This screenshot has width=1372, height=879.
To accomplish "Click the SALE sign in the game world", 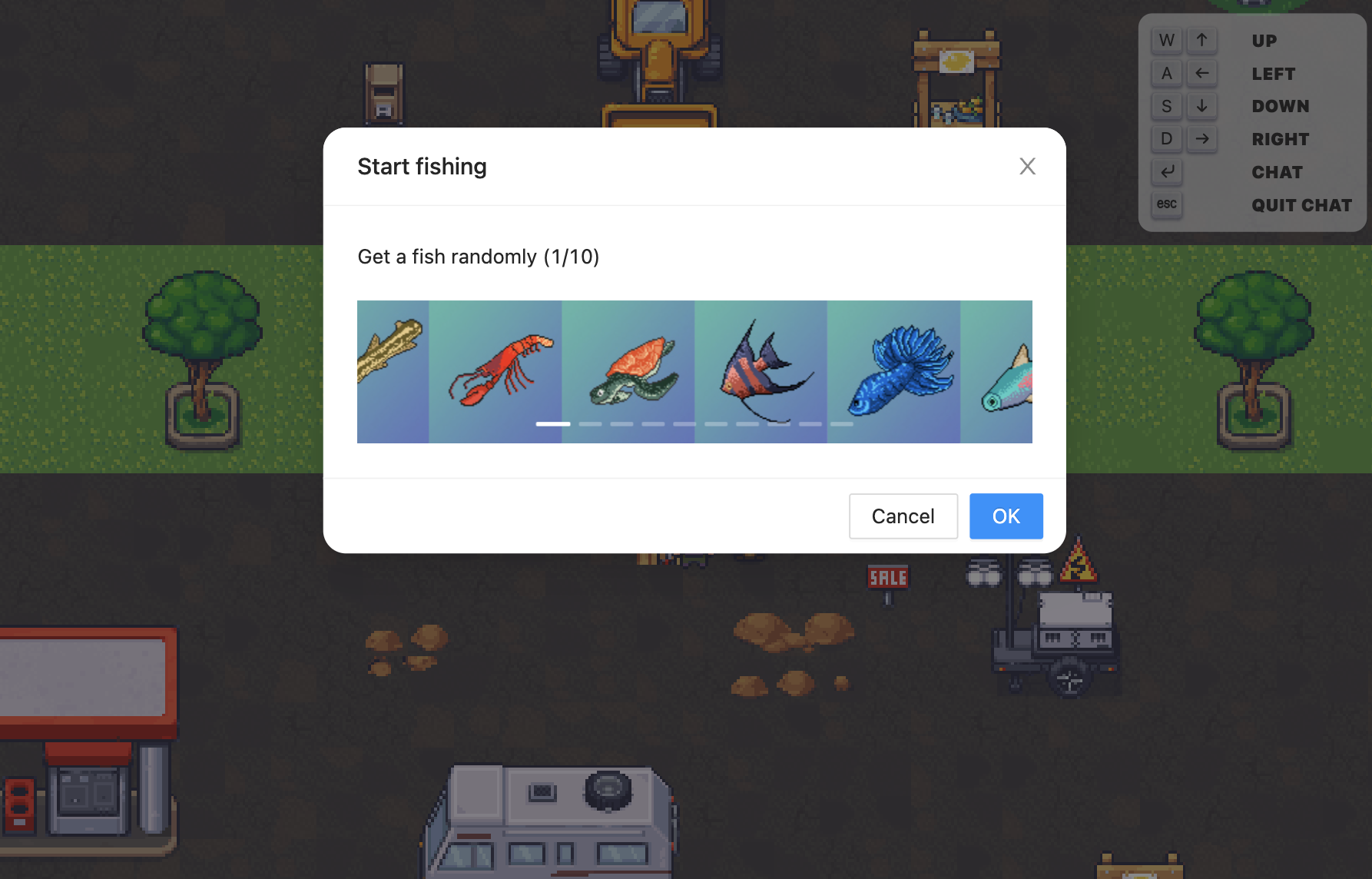I will tap(886, 577).
